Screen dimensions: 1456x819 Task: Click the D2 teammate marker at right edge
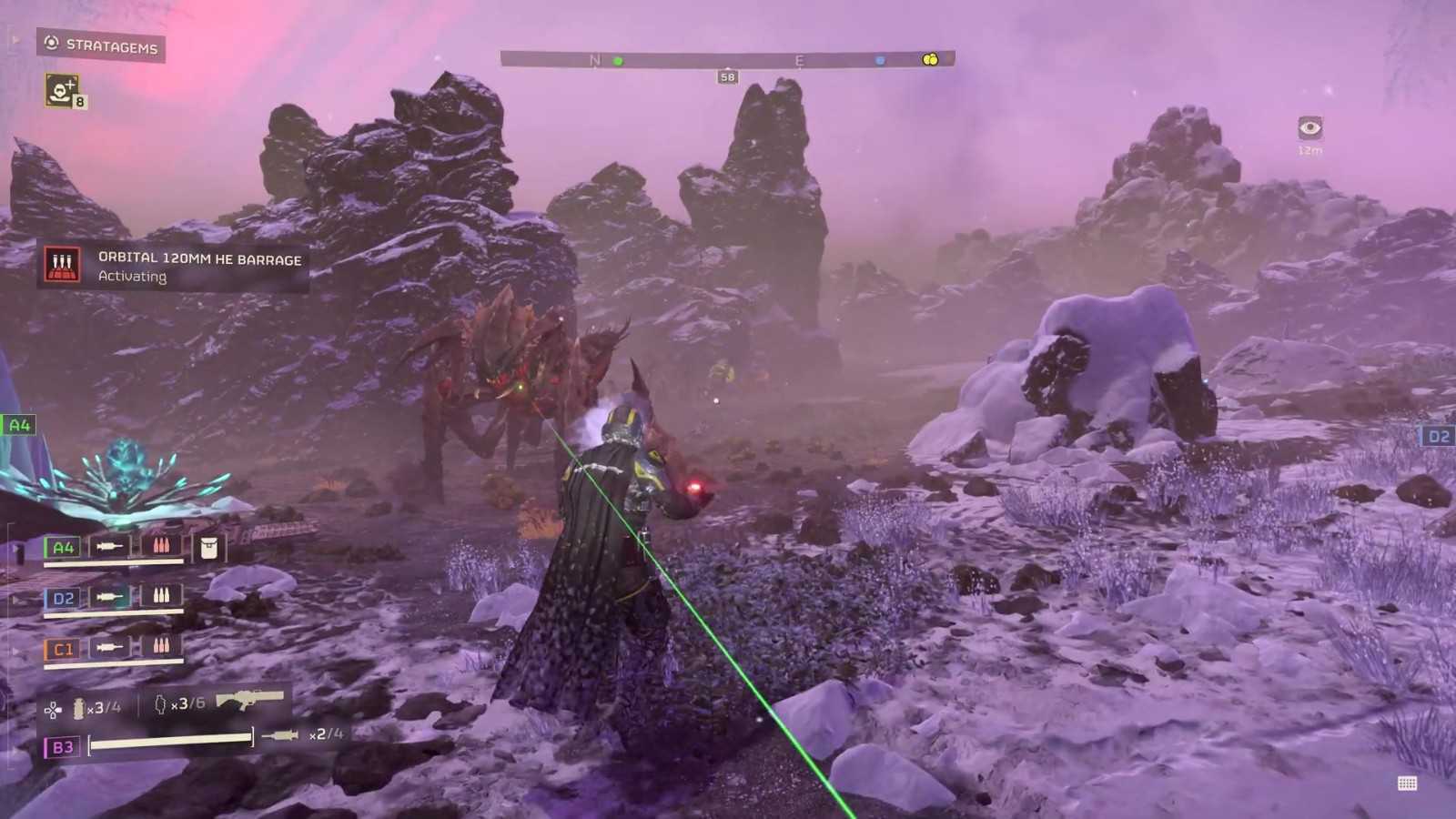pyautogui.click(x=1438, y=437)
